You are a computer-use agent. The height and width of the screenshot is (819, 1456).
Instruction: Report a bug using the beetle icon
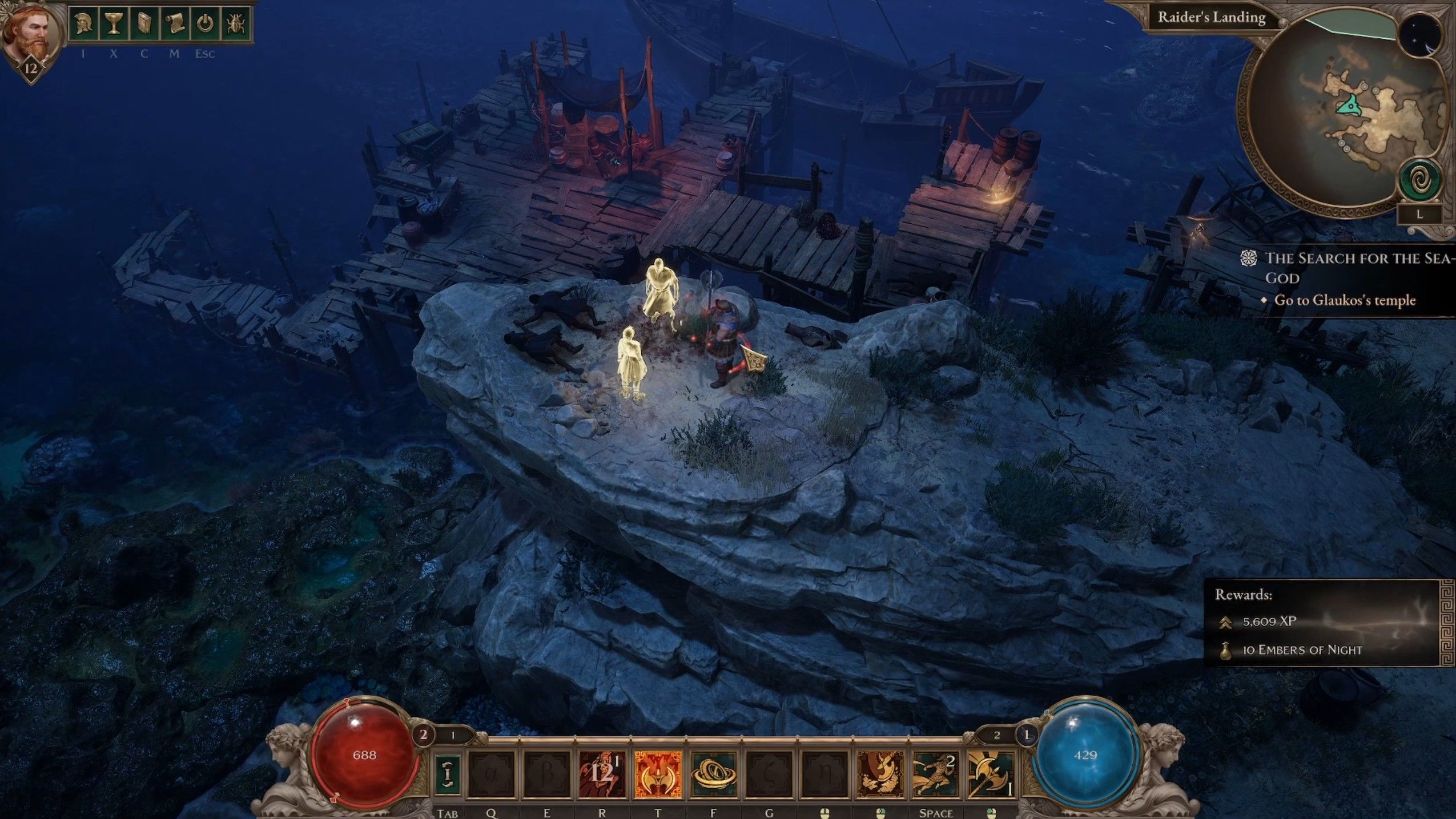[x=235, y=25]
